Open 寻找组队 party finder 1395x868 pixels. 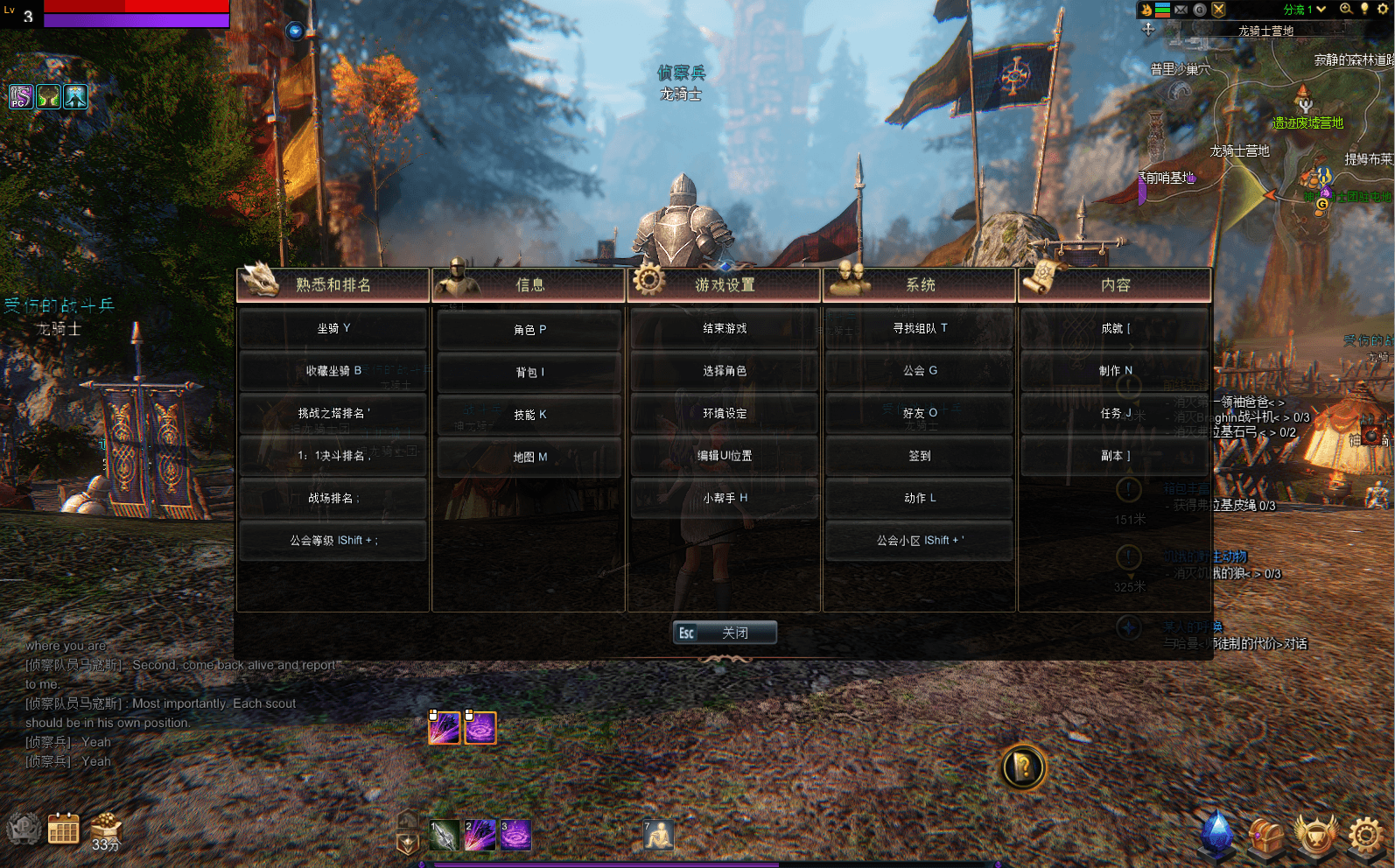click(x=919, y=329)
